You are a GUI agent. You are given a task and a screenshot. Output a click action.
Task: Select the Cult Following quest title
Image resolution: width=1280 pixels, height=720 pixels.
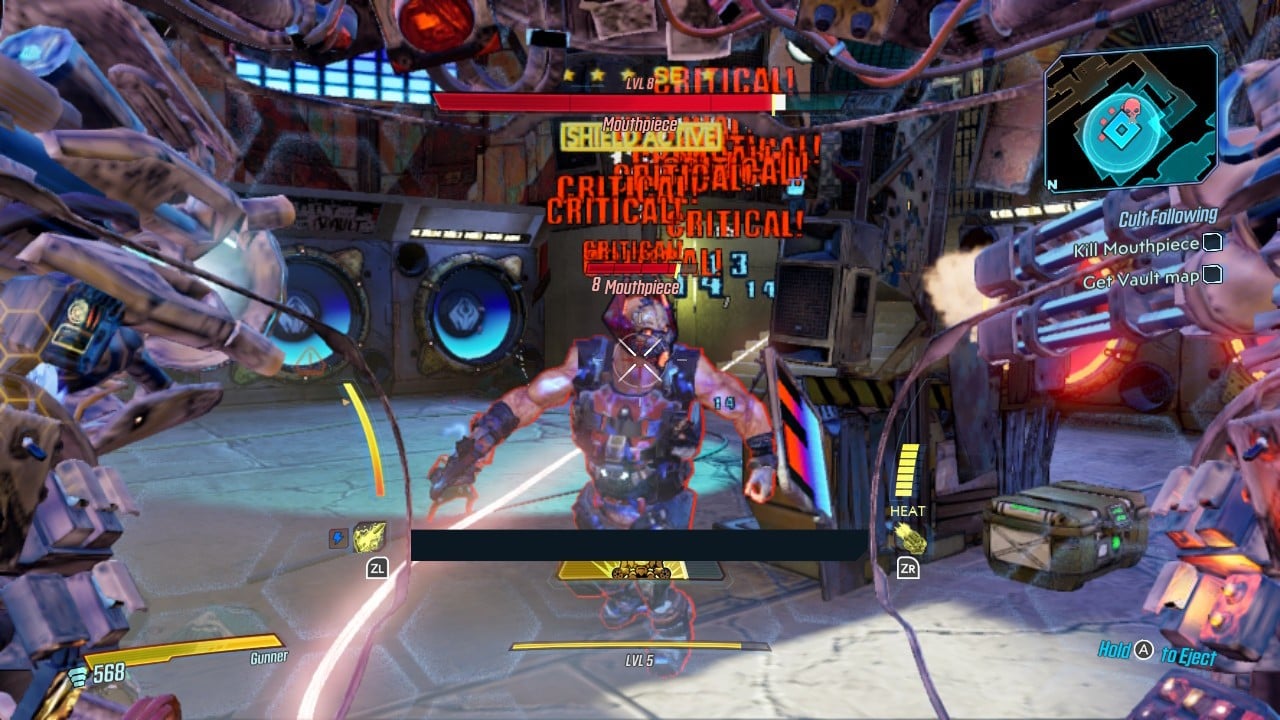tap(1167, 216)
